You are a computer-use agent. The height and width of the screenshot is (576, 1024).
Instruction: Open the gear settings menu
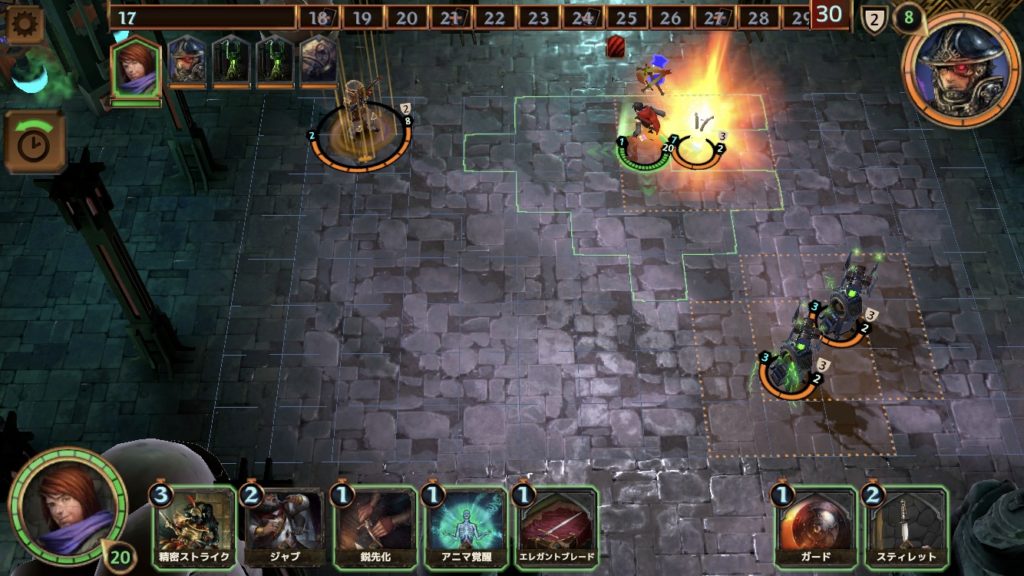24,24
